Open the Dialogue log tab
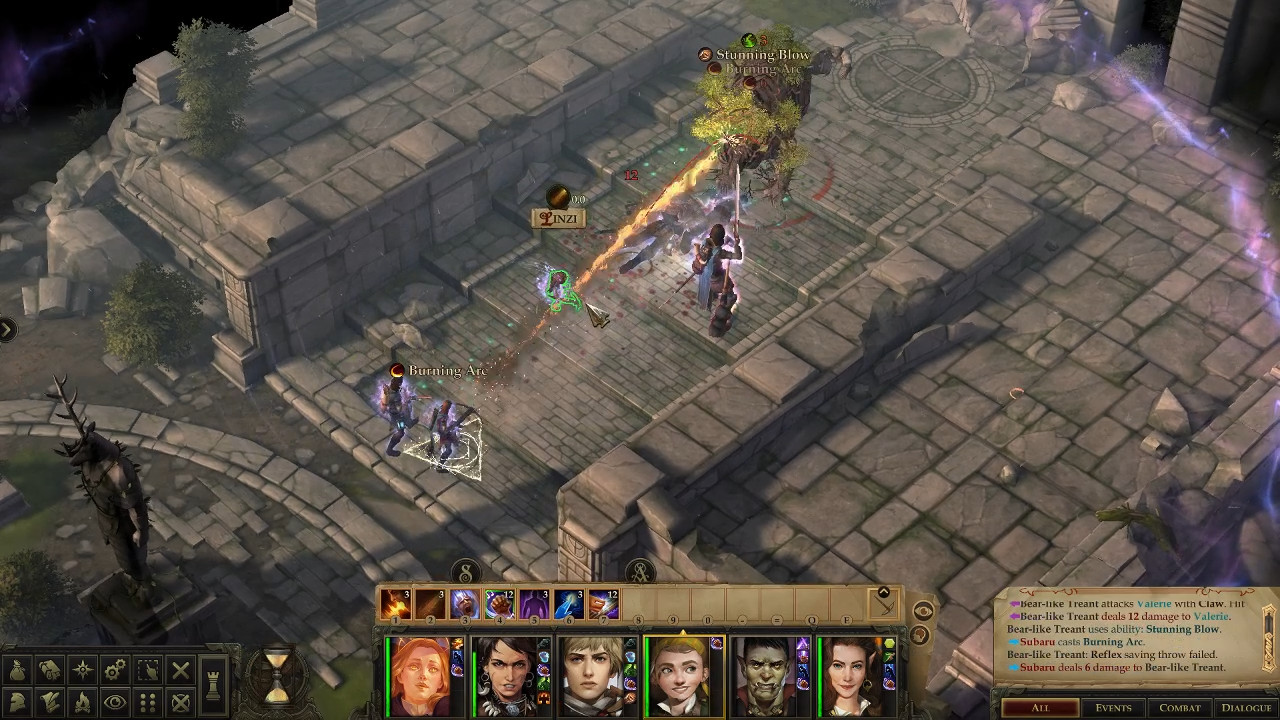Viewport: 1280px width, 720px height. 1246,708
